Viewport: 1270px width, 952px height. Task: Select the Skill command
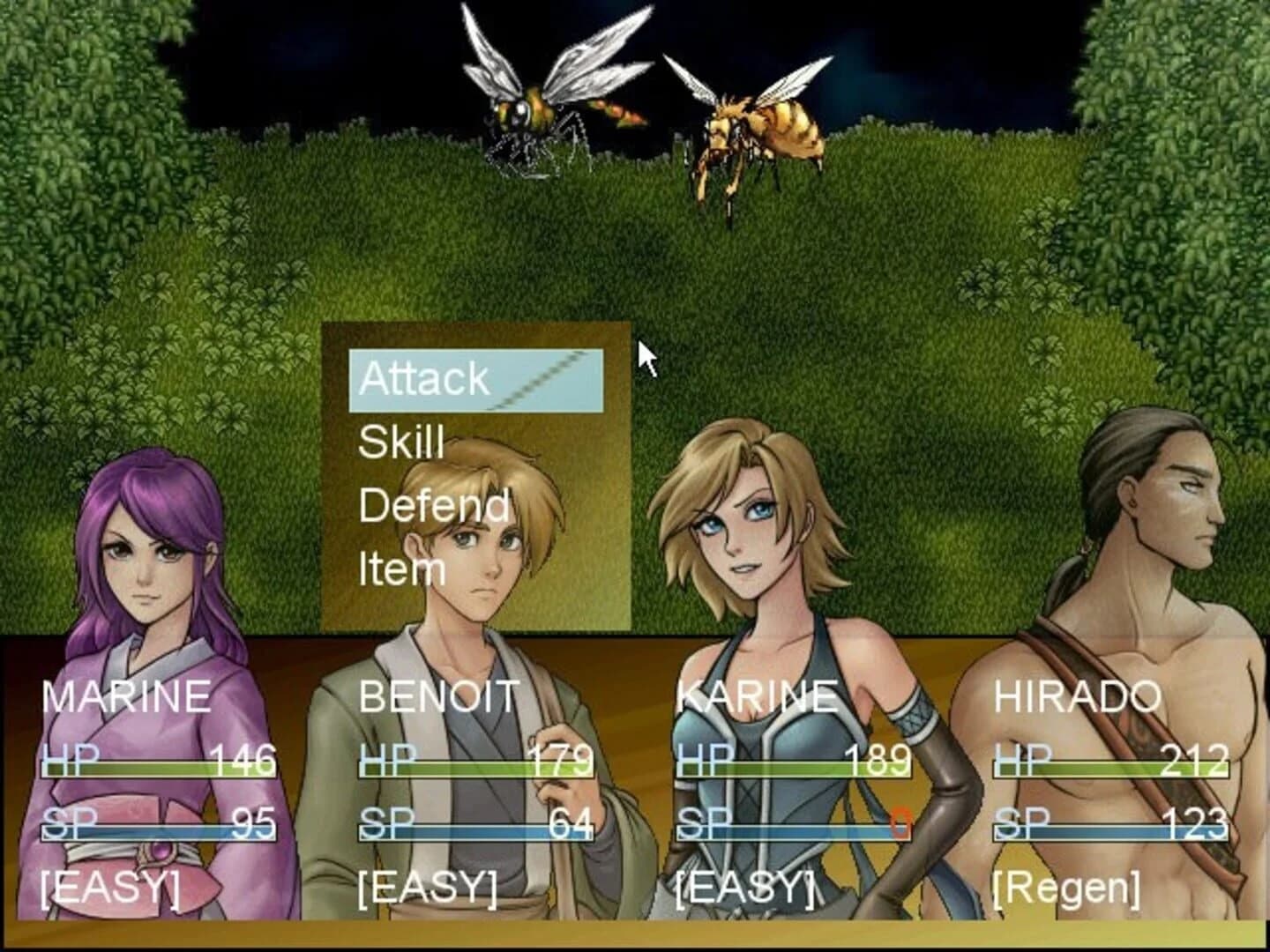[401, 443]
